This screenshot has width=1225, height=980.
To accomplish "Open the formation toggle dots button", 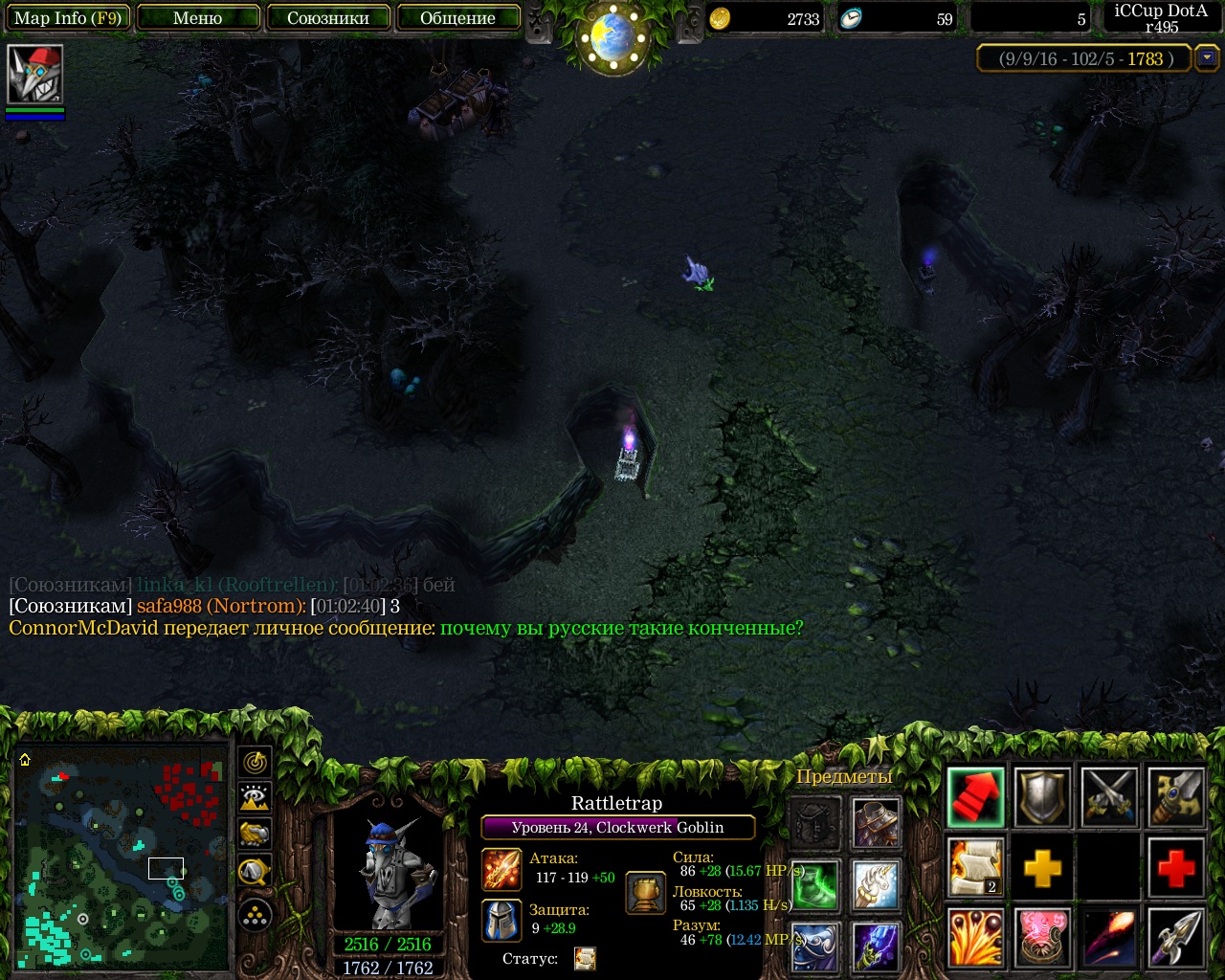I will pos(256,916).
